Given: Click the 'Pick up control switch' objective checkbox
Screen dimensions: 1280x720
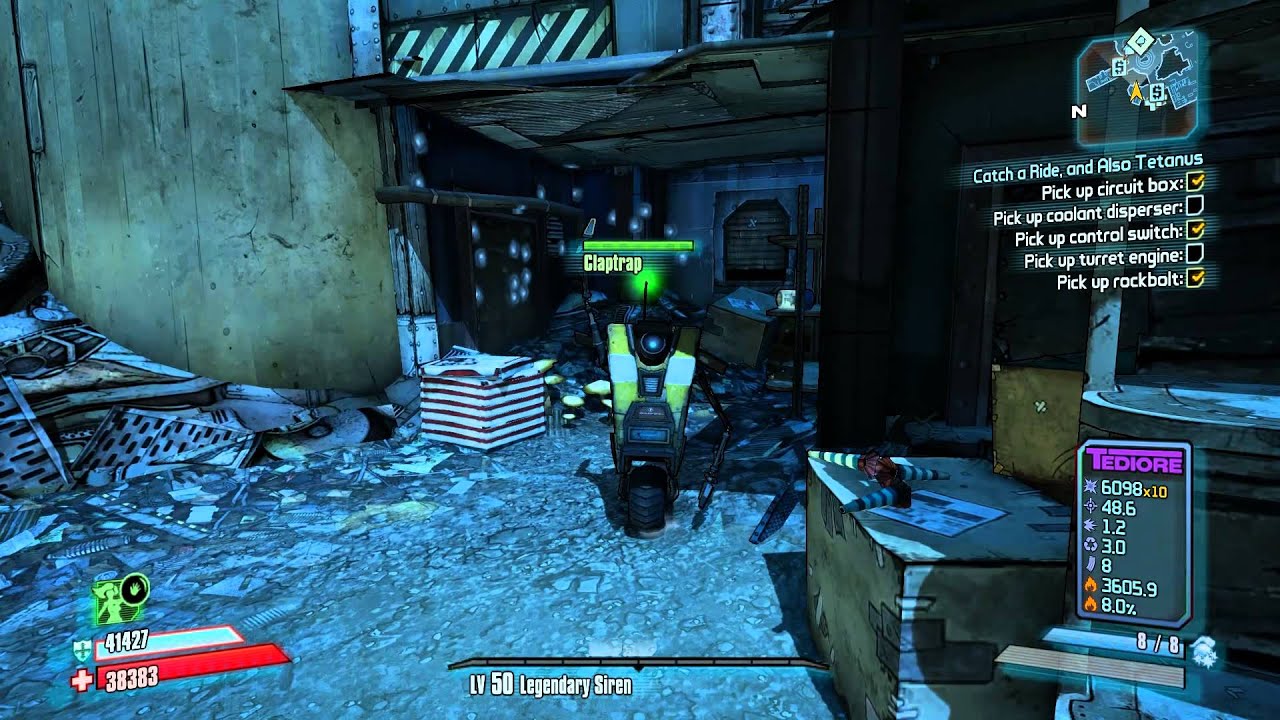Looking at the screenshot, I should tap(1194, 231).
